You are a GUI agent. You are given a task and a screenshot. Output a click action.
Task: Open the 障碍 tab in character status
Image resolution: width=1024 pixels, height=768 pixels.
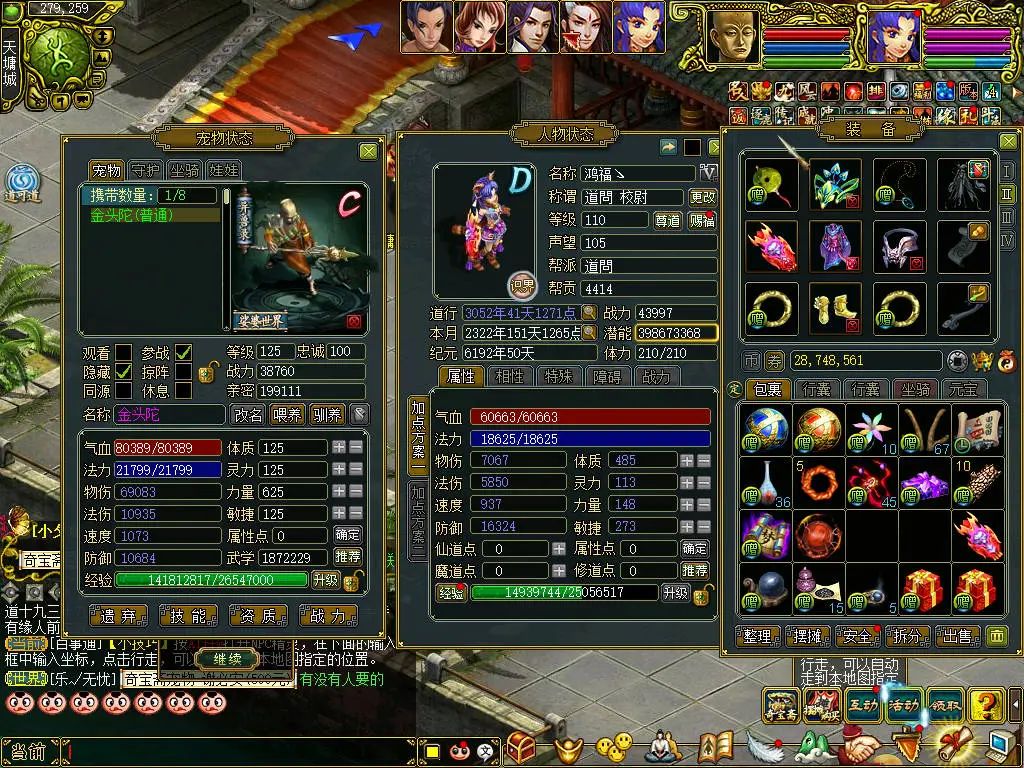click(606, 376)
